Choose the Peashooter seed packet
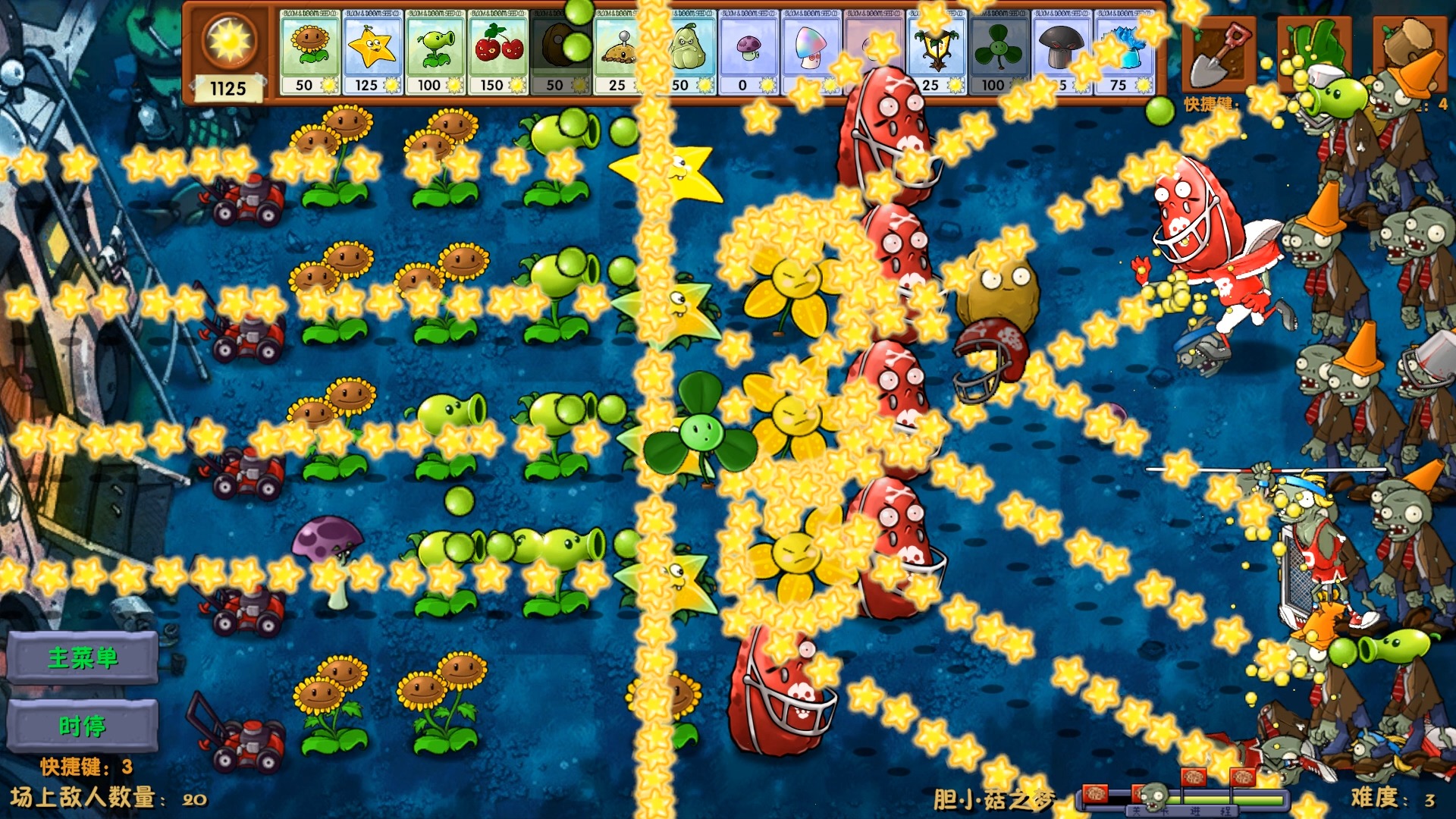Image resolution: width=1456 pixels, height=819 pixels. pos(435,52)
